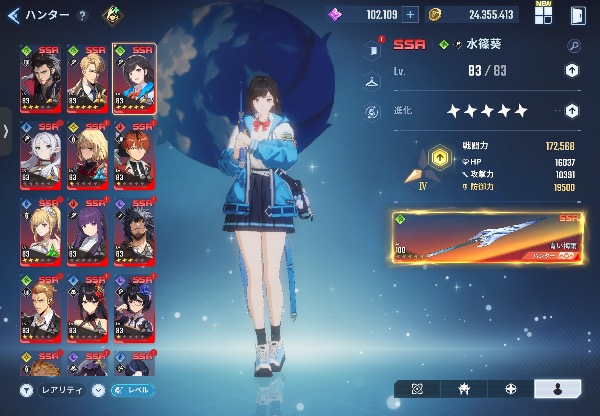Screen dimensions: 600x416
Task: Open the help question mark icon
Action: 82,16
